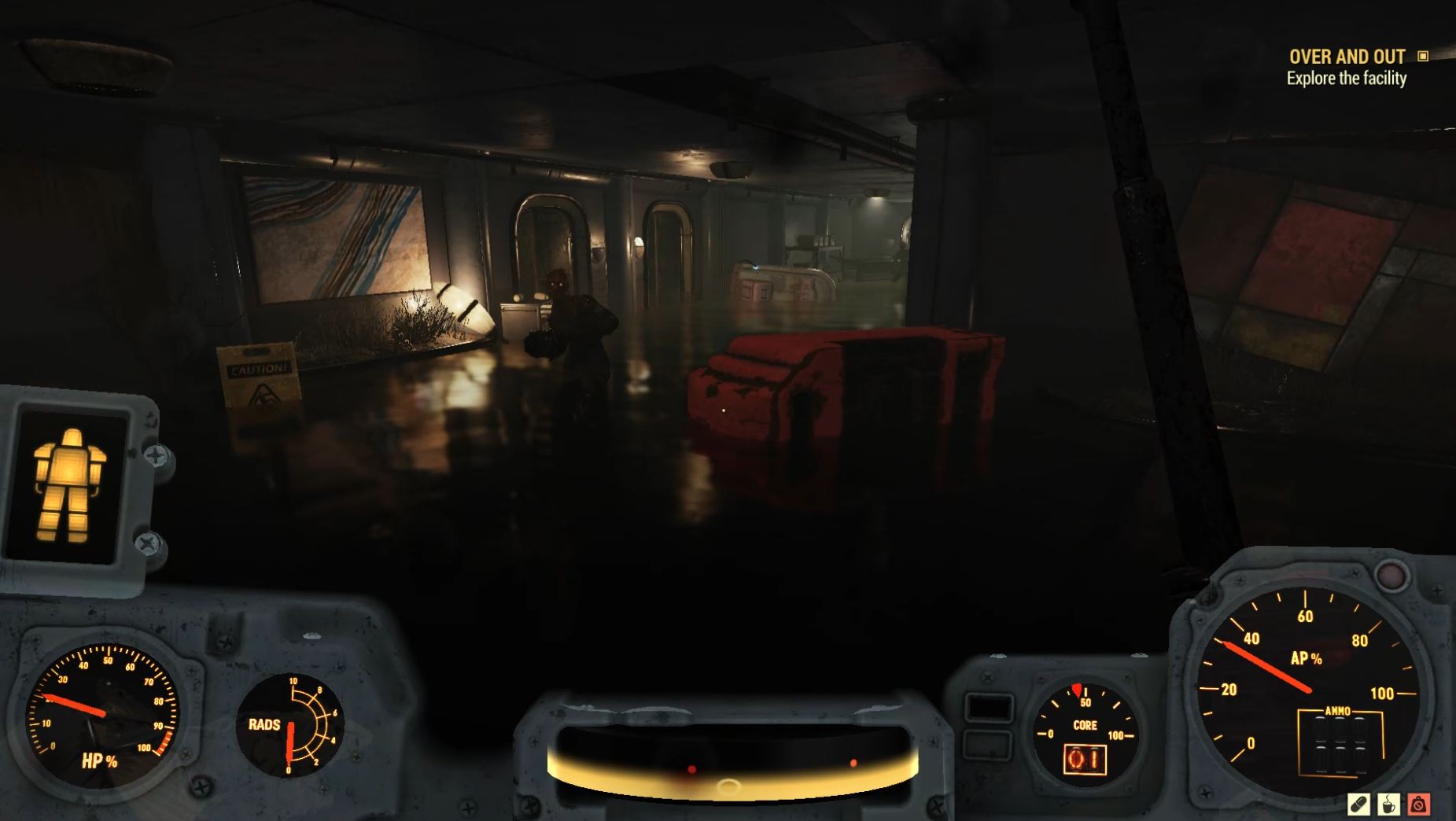Click the Over and Out quest tracker

(x=1346, y=57)
